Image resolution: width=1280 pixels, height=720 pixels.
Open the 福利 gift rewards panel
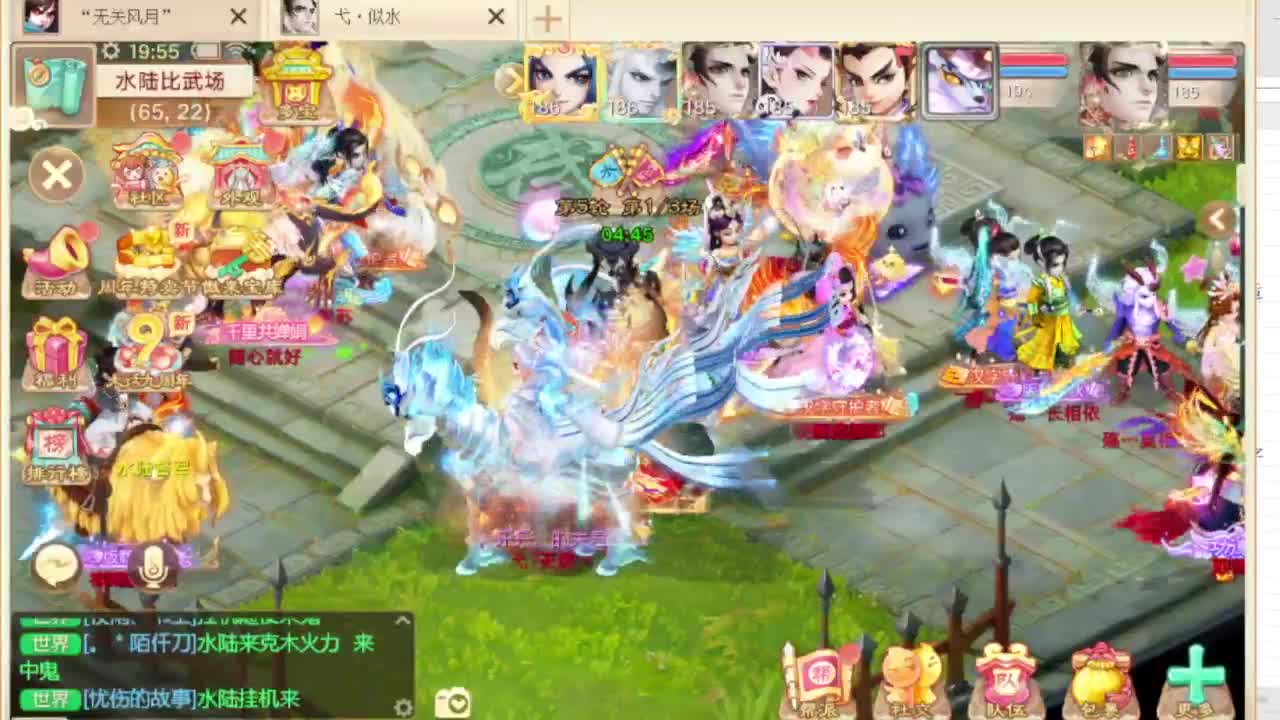click(57, 352)
